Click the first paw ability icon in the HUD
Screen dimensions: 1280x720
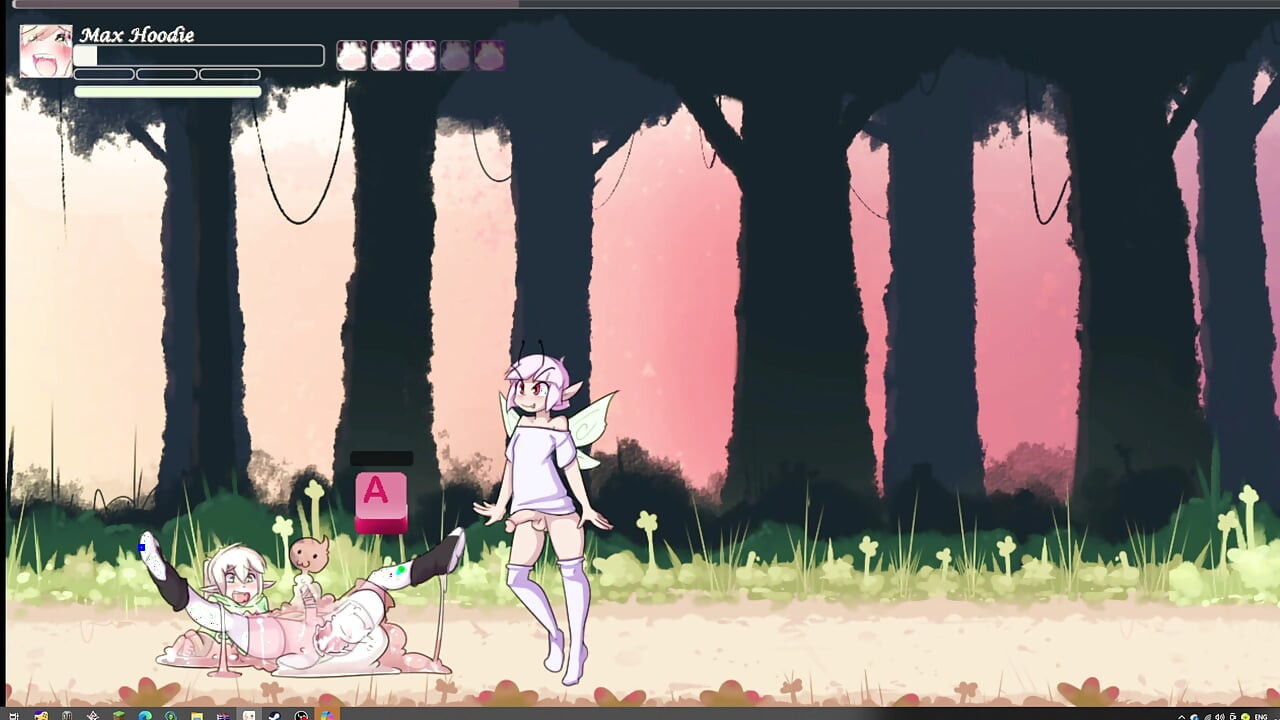352,55
